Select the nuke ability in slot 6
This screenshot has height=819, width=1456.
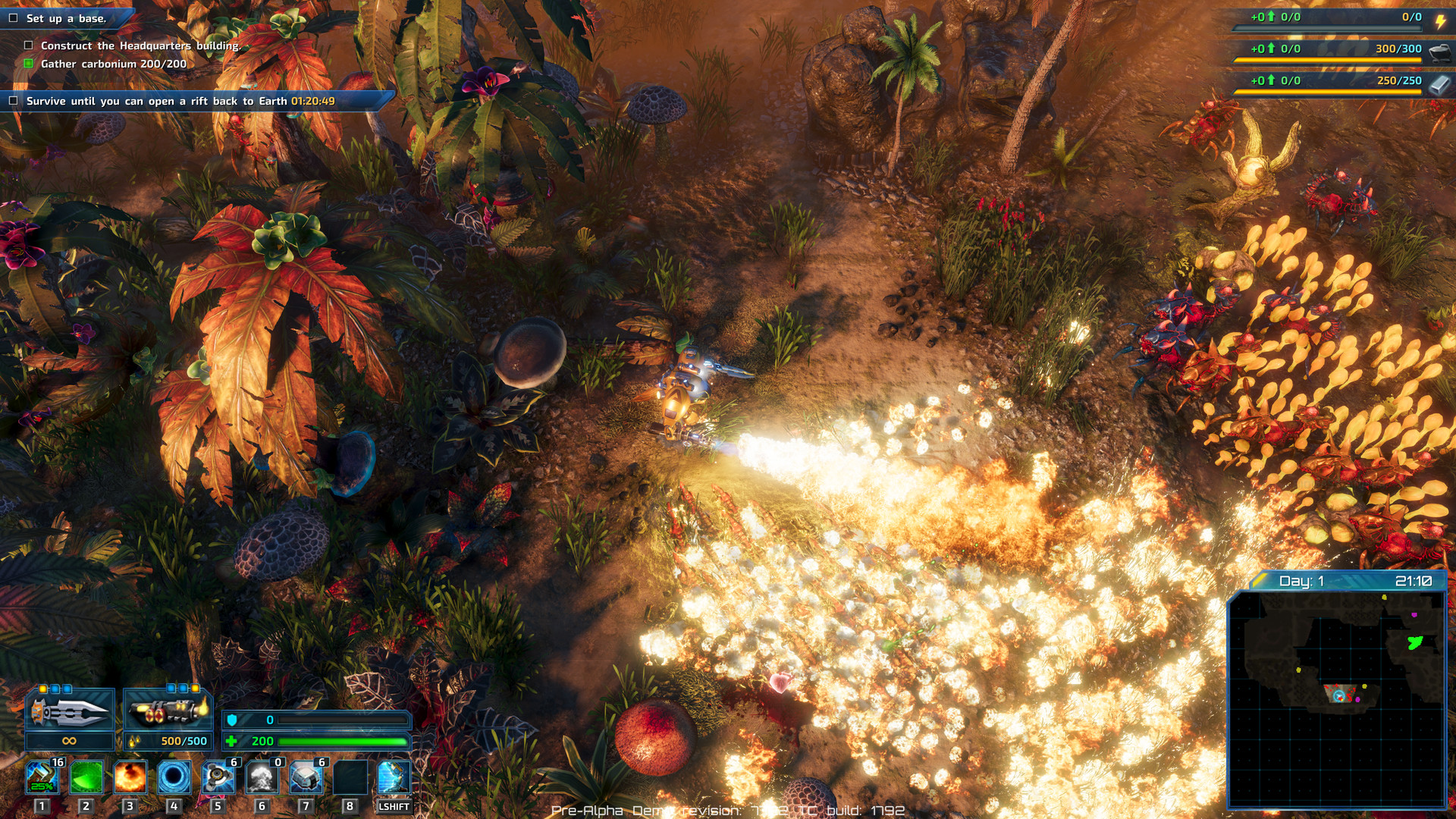tap(262, 777)
